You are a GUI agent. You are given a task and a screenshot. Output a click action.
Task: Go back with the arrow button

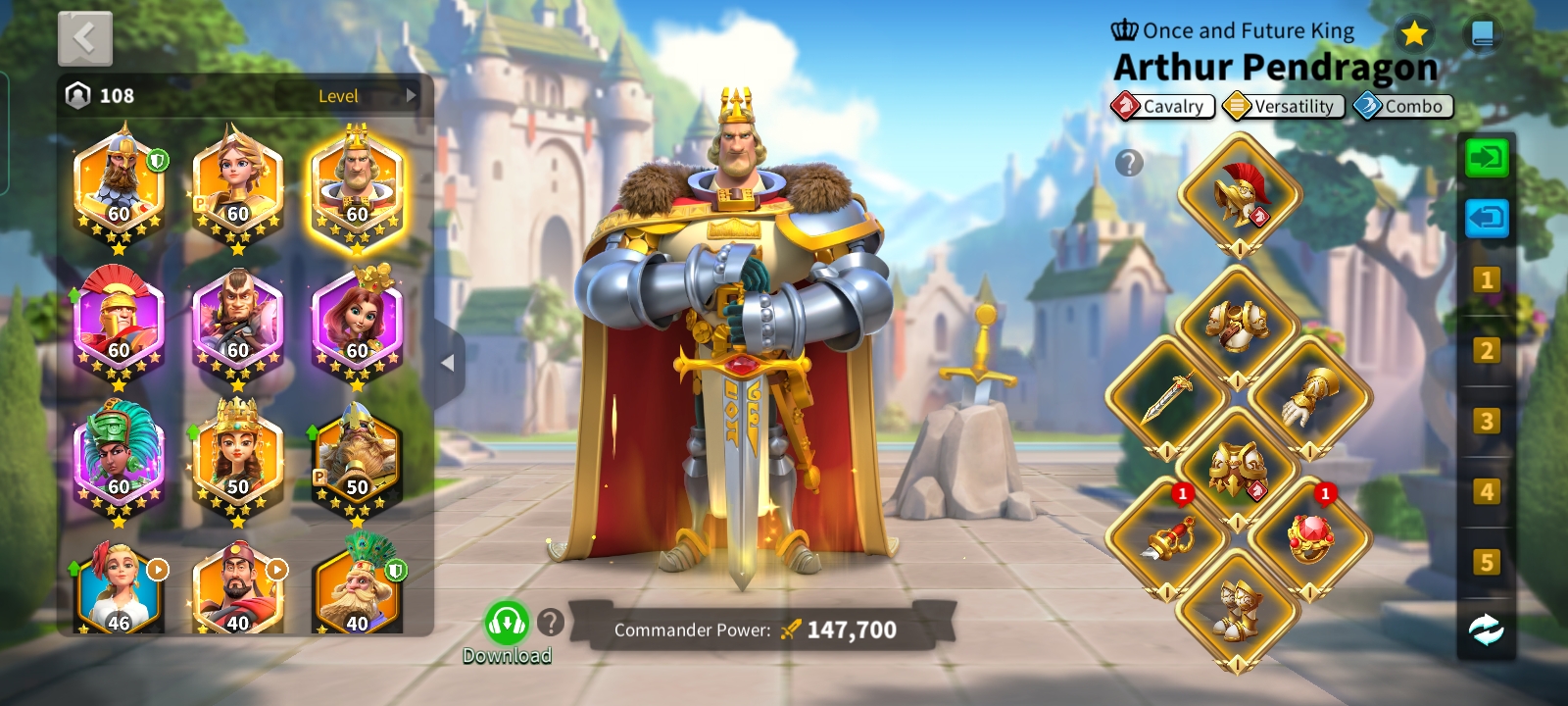(x=85, y=39)
